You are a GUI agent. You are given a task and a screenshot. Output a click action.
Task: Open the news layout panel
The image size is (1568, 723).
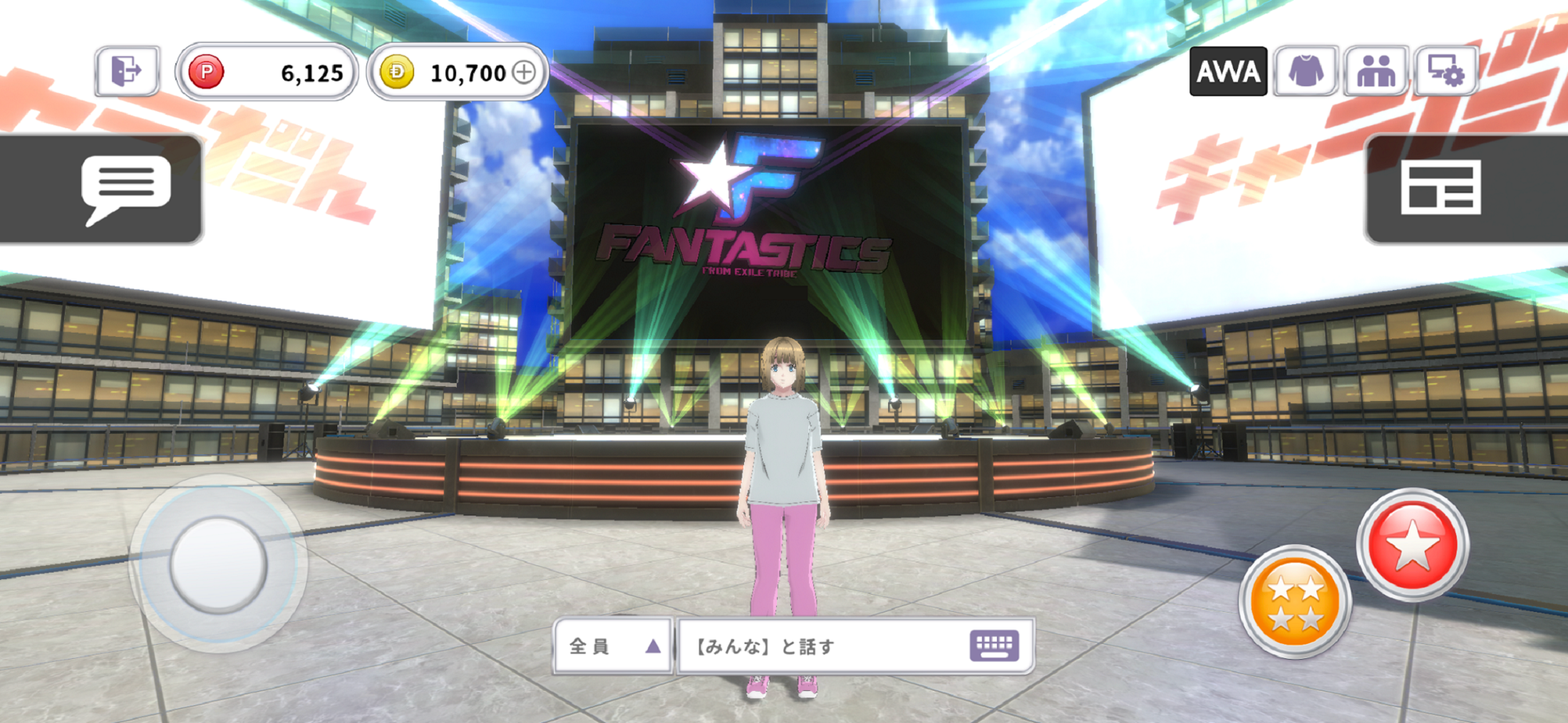[1440, 188]
